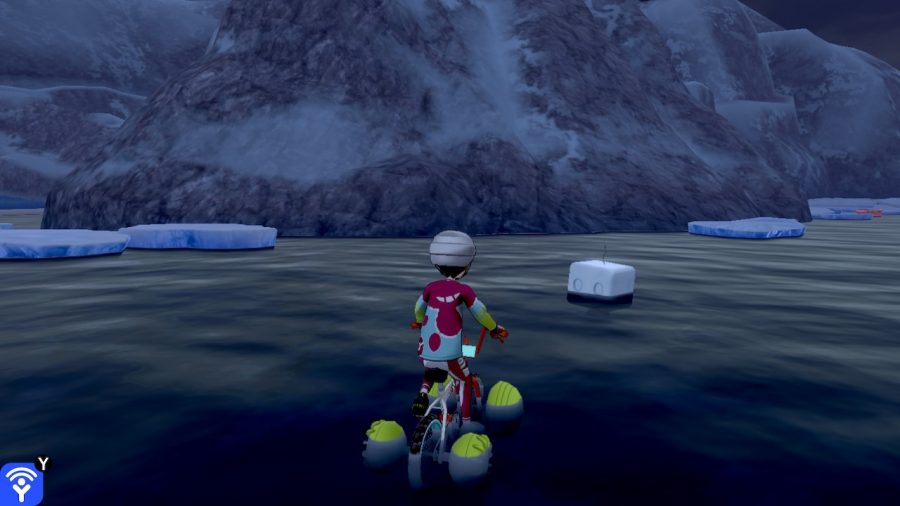Open the Y-Comm wireless icon
Viewport: 900px width, 506px height.
[20, 484]
